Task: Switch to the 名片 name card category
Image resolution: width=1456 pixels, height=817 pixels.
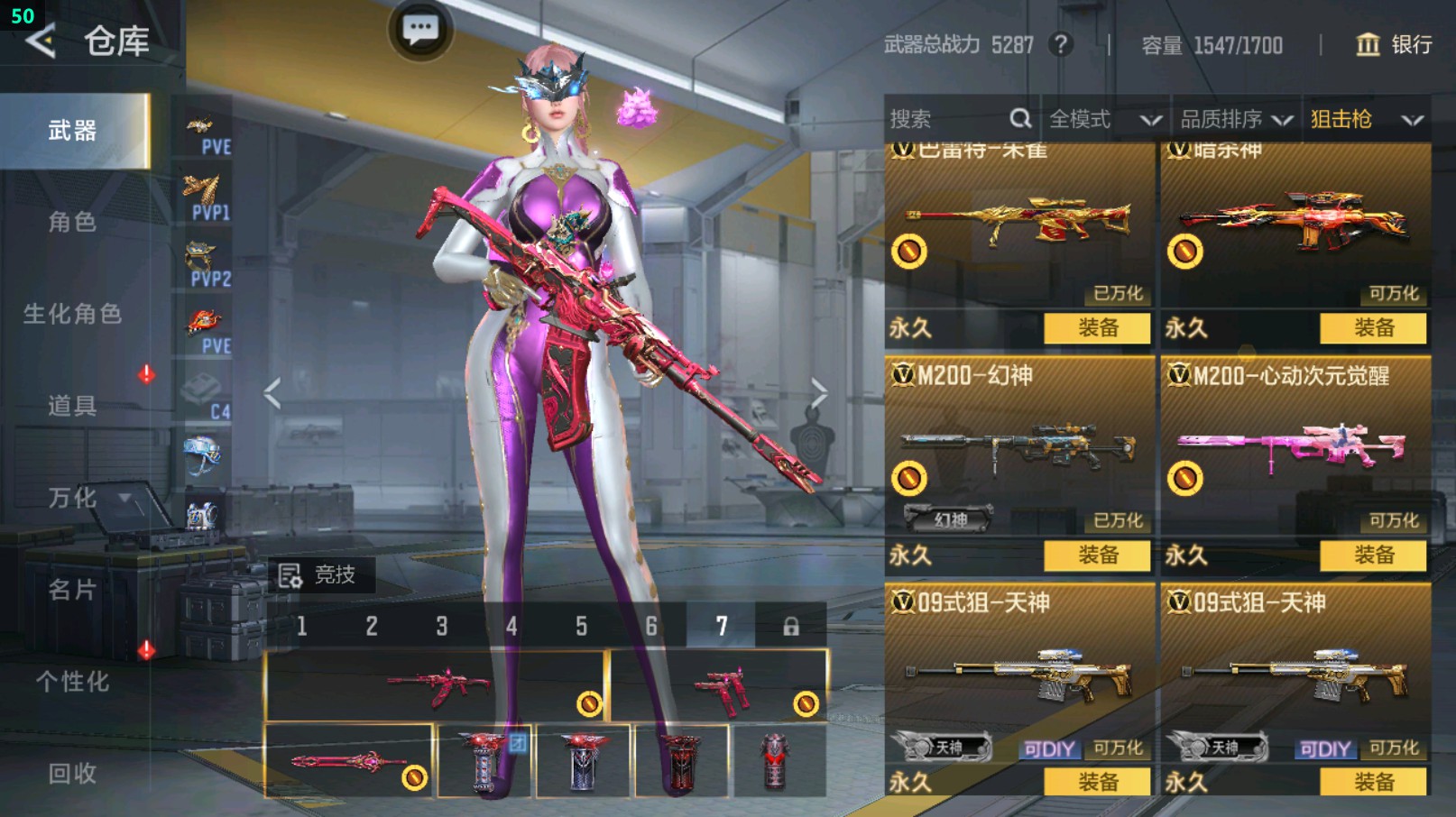Action: pos(73,590)
